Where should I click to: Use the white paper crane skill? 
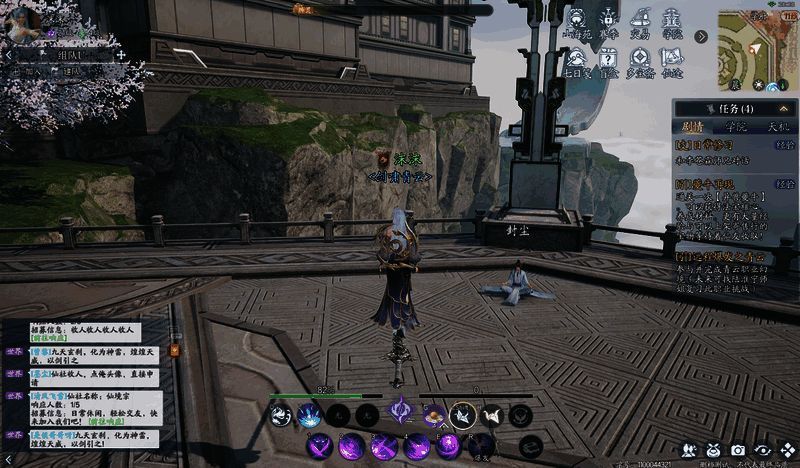491,415
